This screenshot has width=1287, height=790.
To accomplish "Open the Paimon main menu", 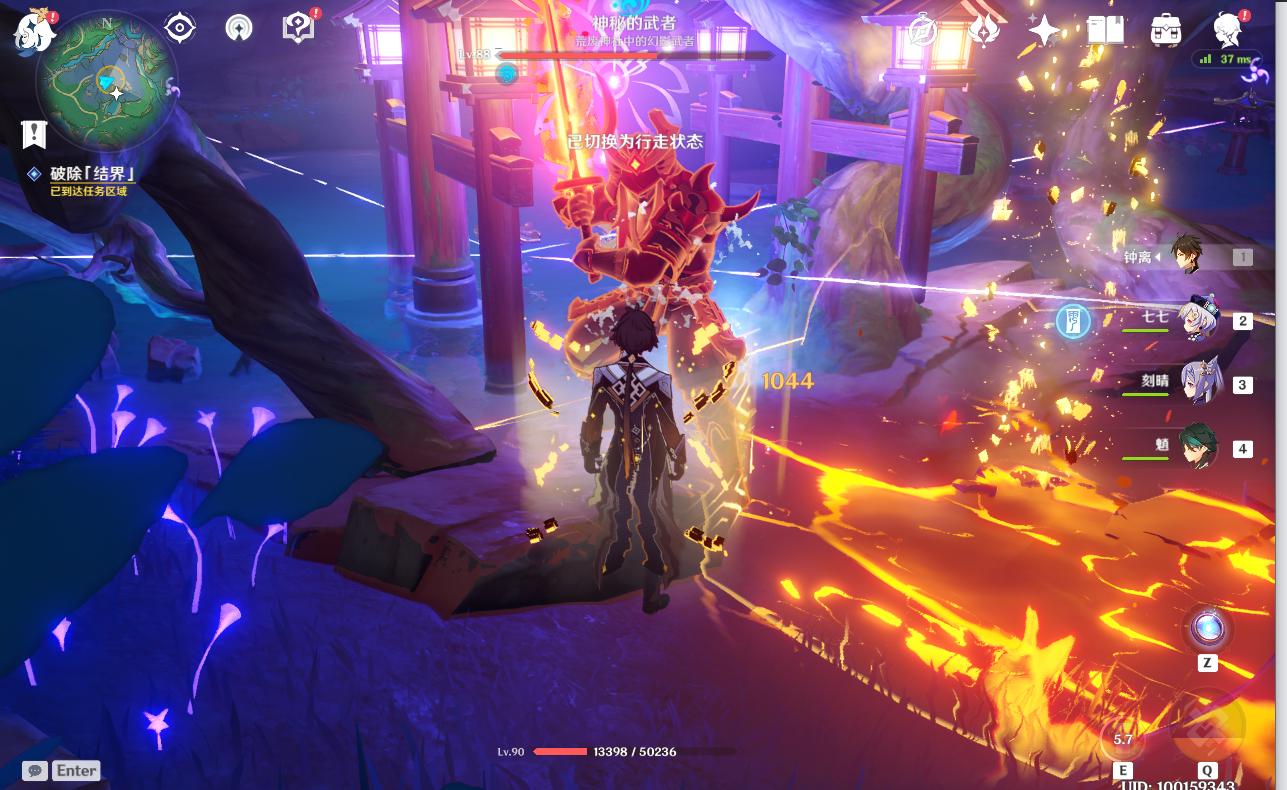I will (x=34, y=32).
